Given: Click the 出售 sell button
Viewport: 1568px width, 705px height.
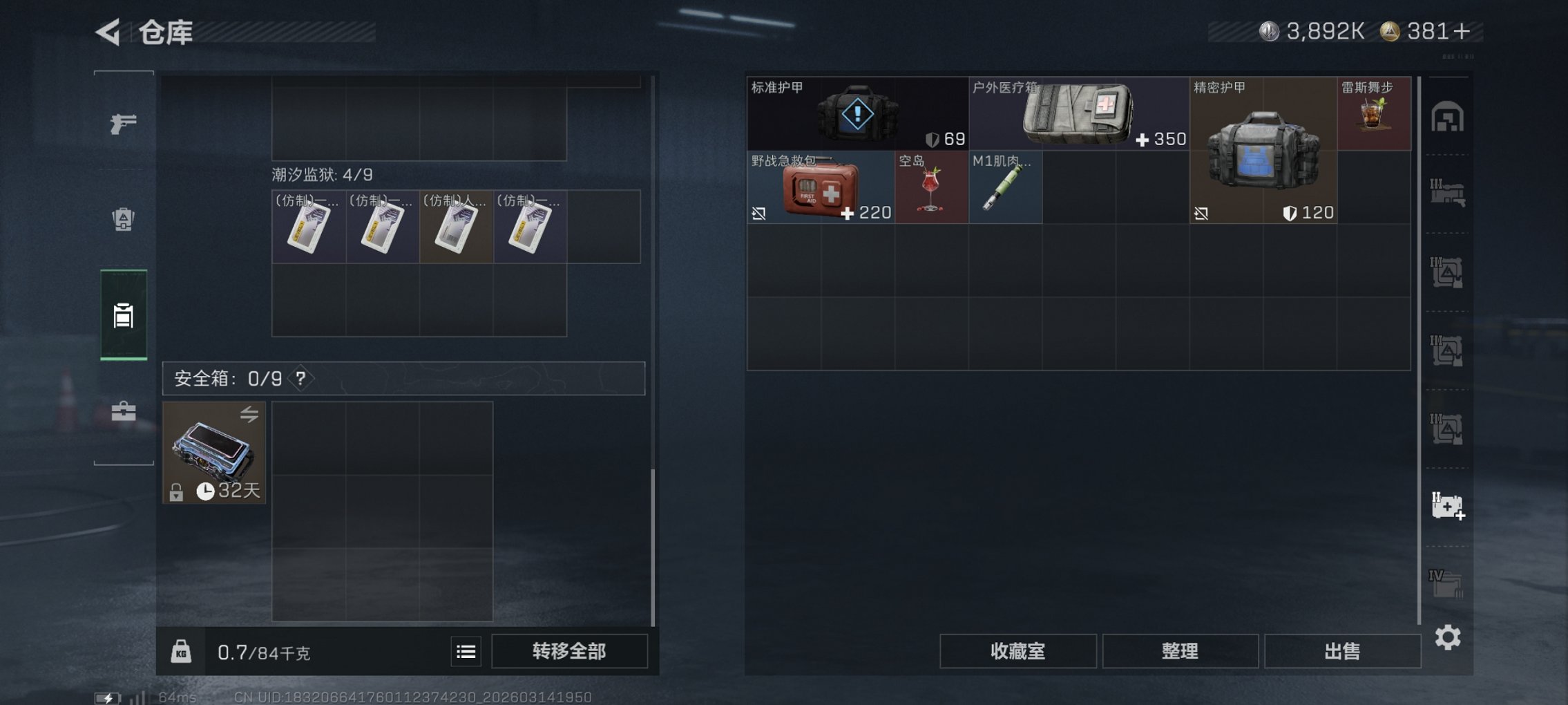Looking at the screenshot, I should click(x=1342, y=650).
